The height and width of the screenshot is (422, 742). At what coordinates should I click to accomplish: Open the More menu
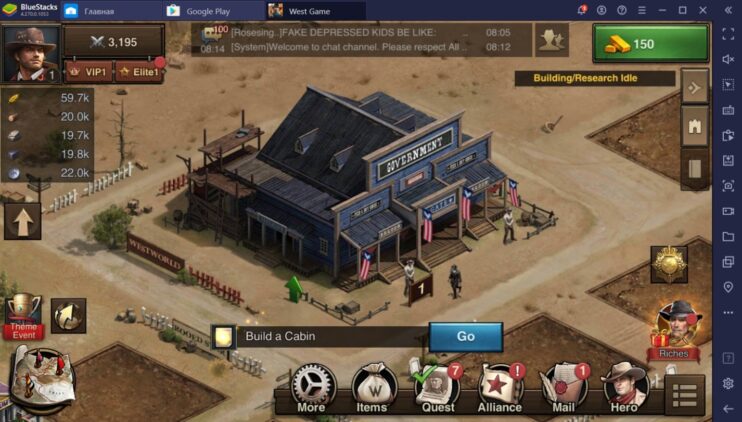312,389
